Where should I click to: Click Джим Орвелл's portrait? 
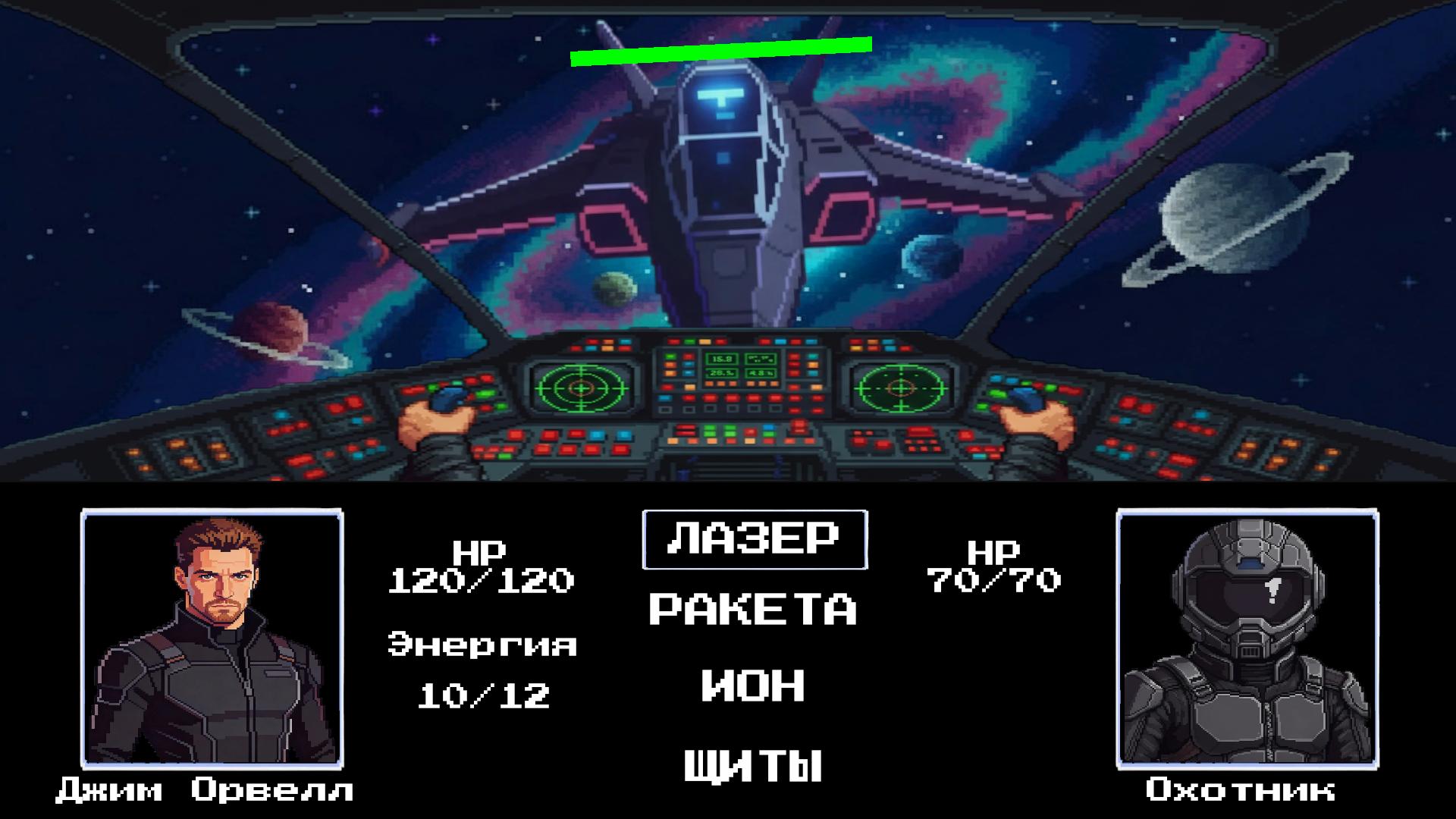pos(212,639)
